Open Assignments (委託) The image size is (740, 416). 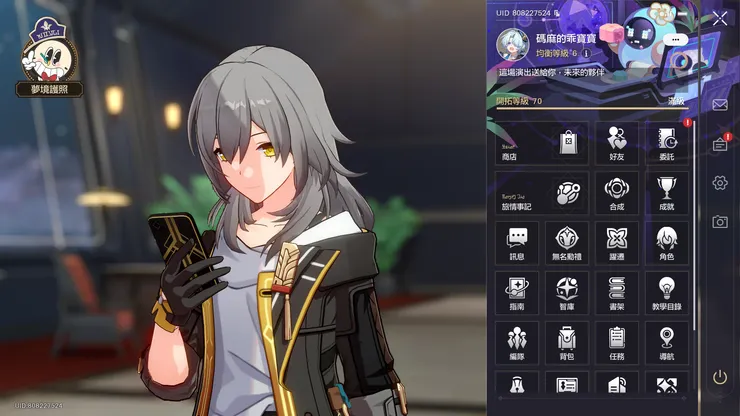[x=666, y=143]
